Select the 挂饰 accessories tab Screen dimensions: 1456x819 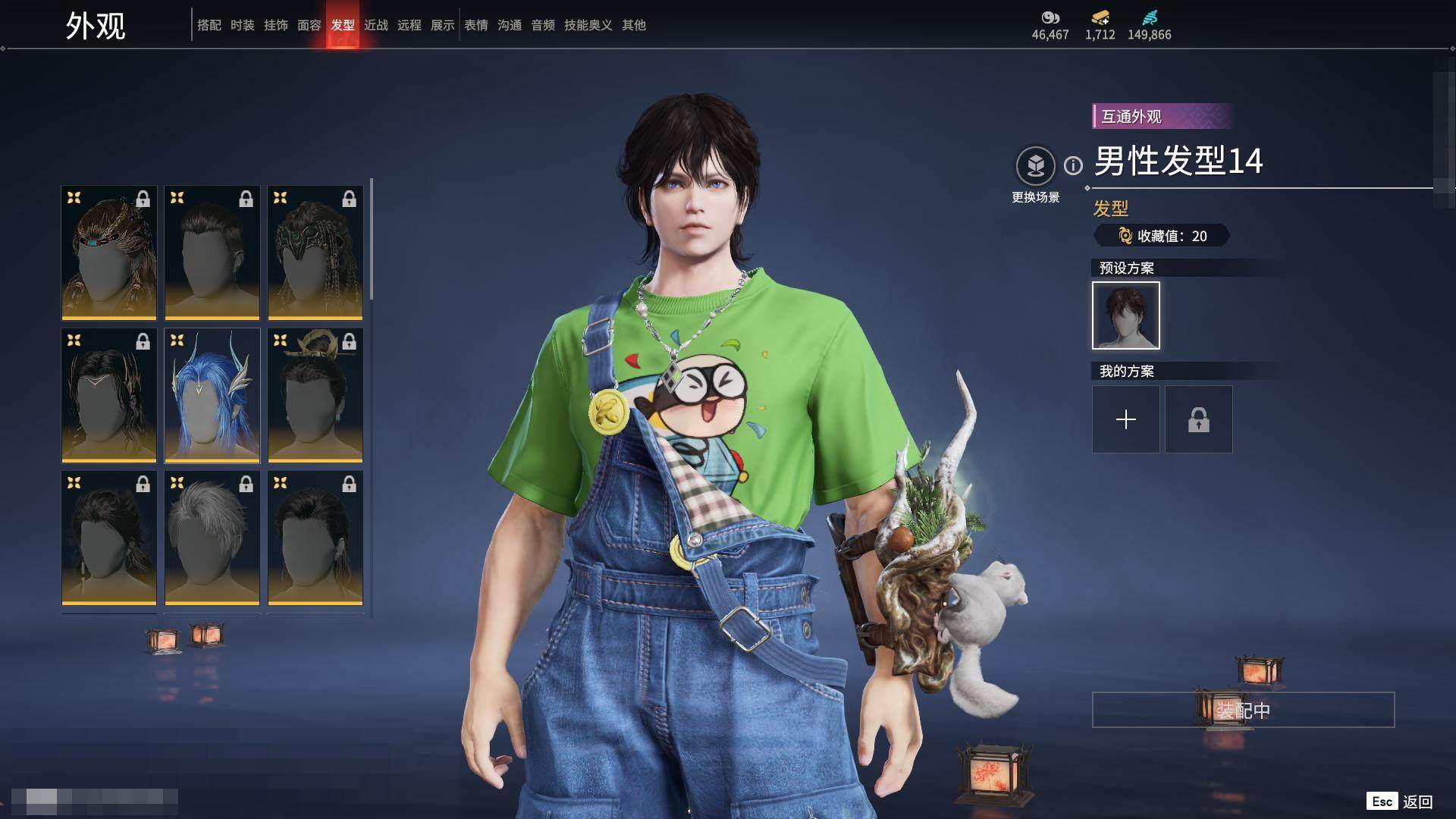click(275, 25)
